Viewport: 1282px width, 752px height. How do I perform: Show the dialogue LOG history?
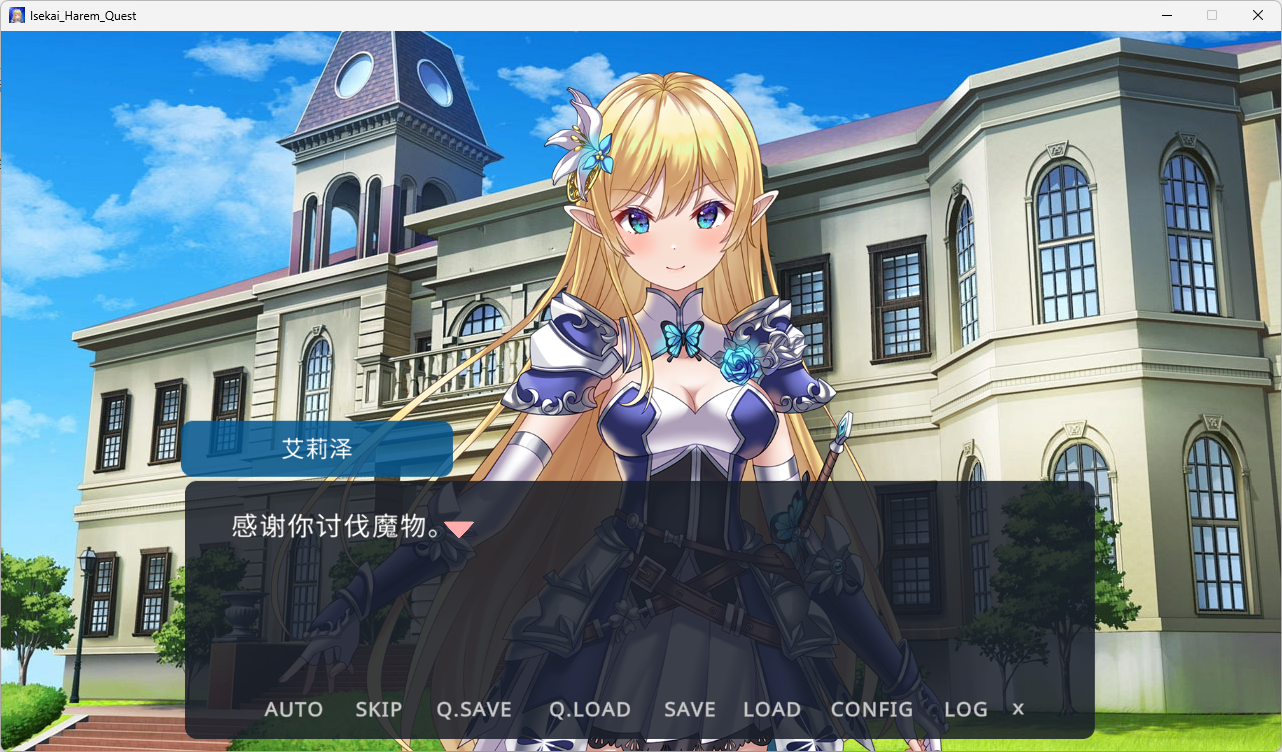[965, 710]
